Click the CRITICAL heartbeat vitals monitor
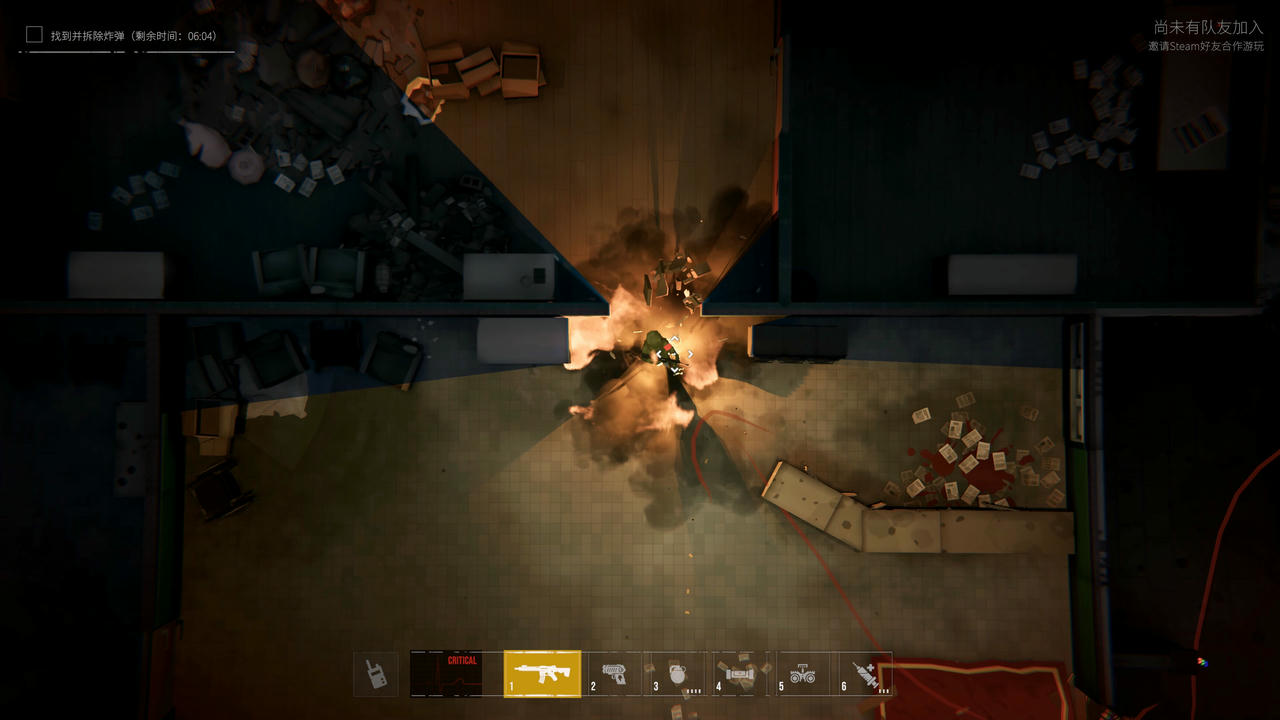 (x=446, y=673)
